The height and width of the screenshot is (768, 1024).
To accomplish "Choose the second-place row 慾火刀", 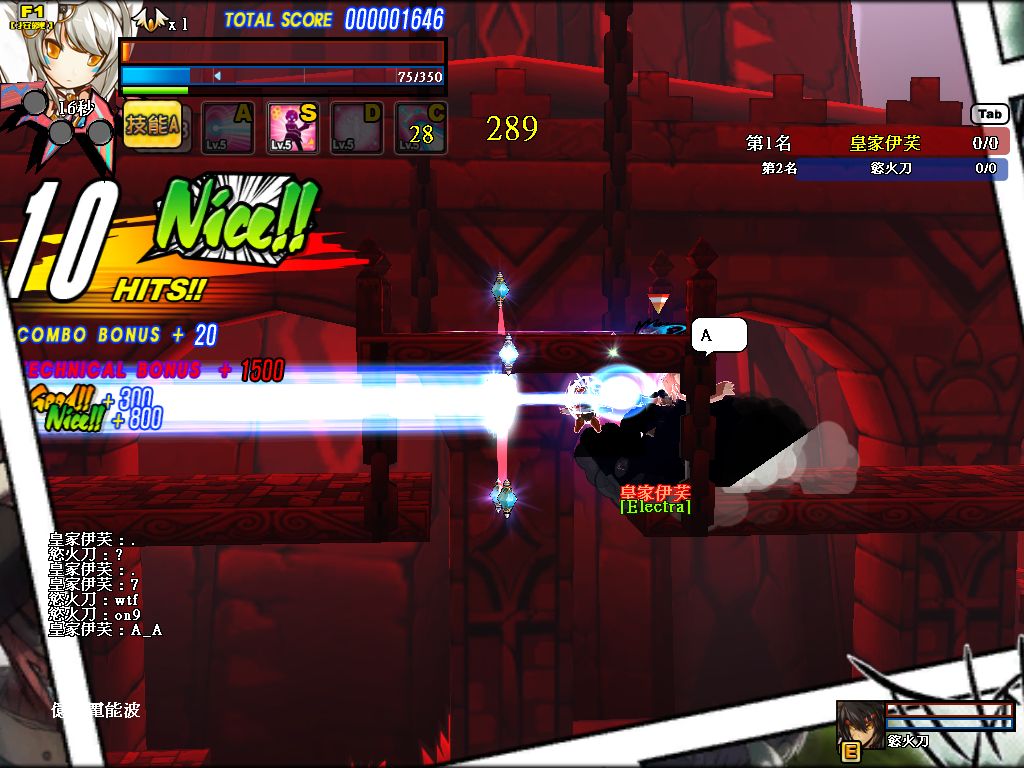I will (876, 168).
